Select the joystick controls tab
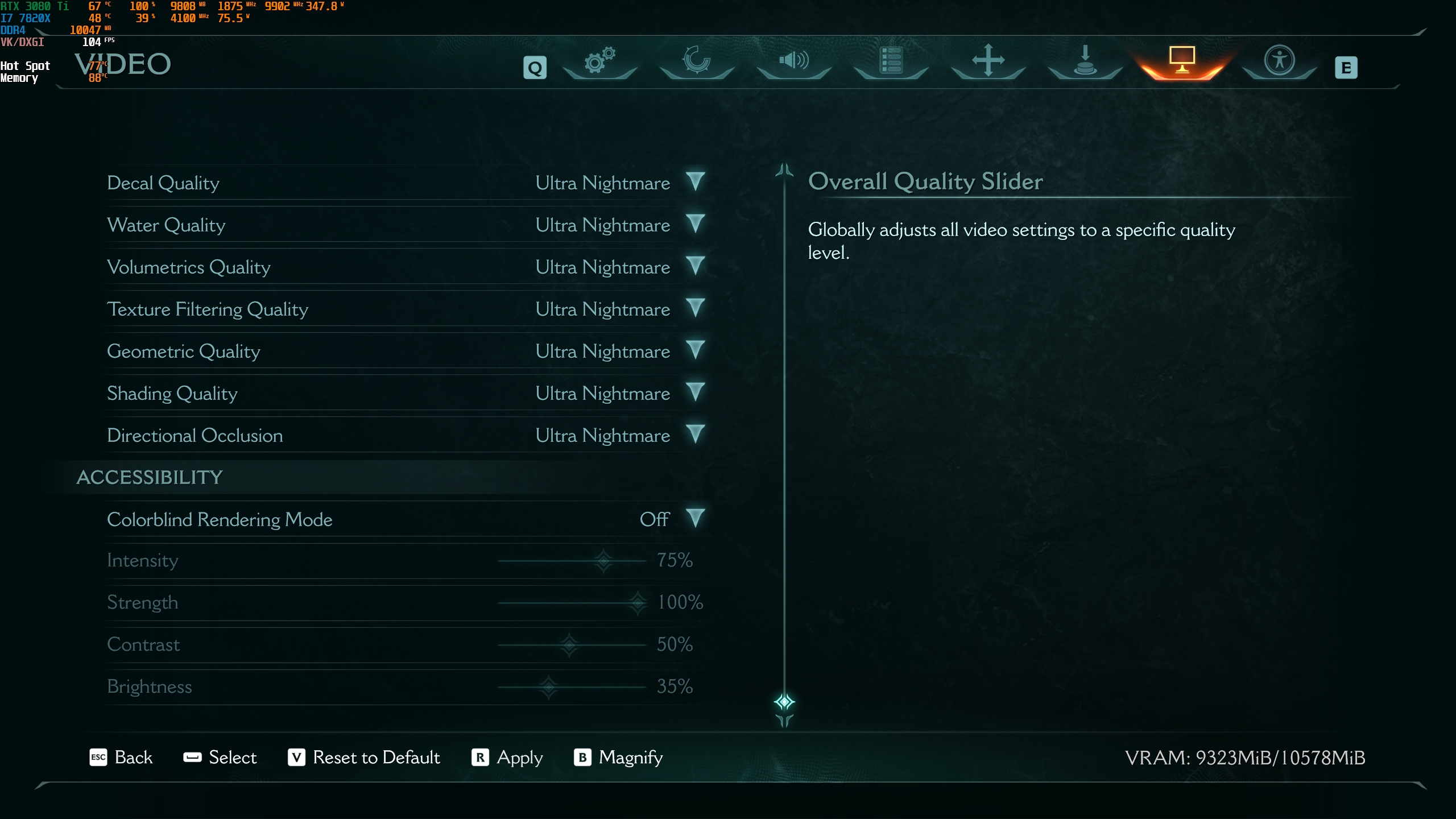This screenshot has width=1456, height=819. point(1085,60)
